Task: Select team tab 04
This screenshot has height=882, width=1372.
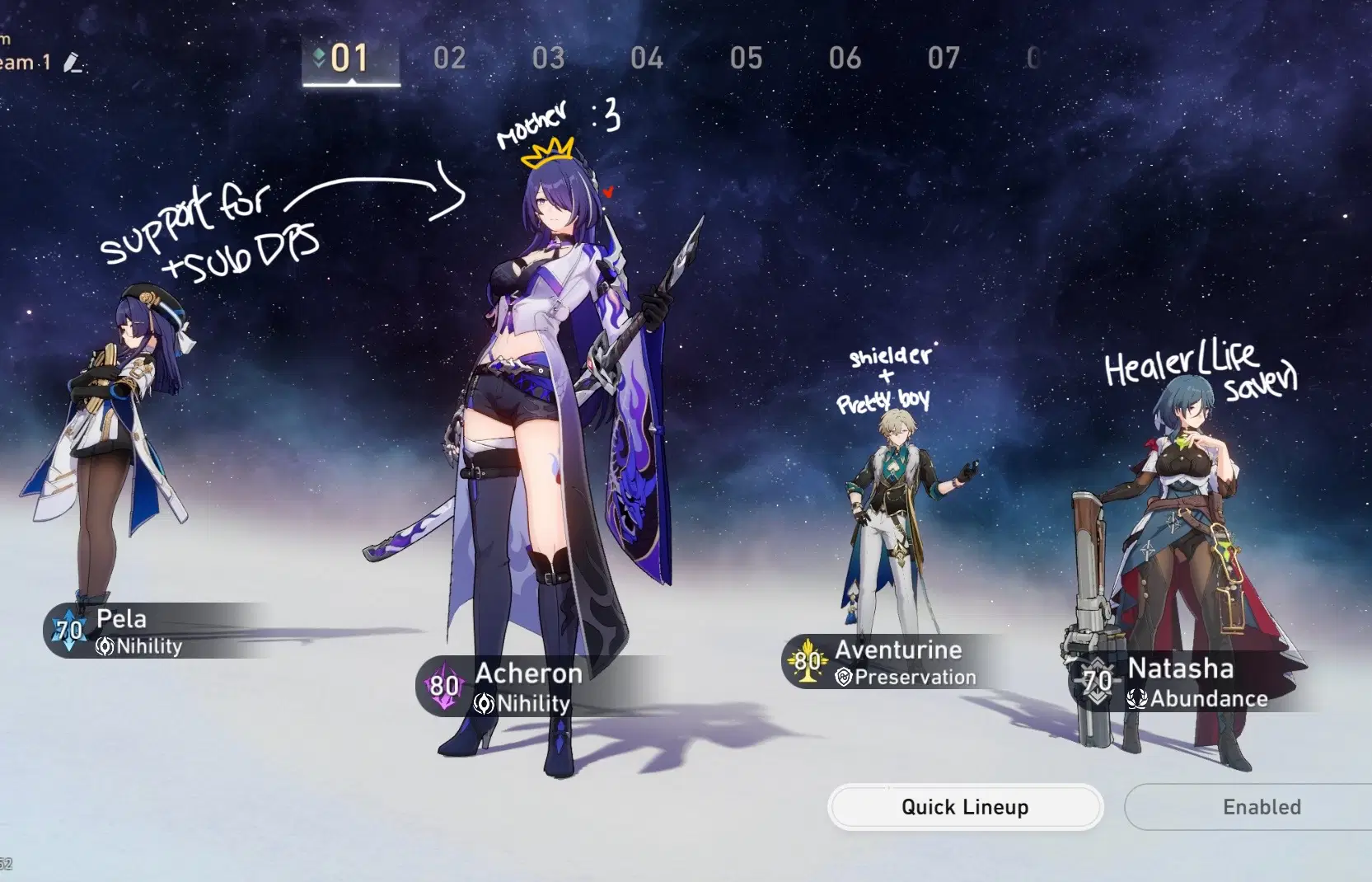Action: (x=649, y=58)
